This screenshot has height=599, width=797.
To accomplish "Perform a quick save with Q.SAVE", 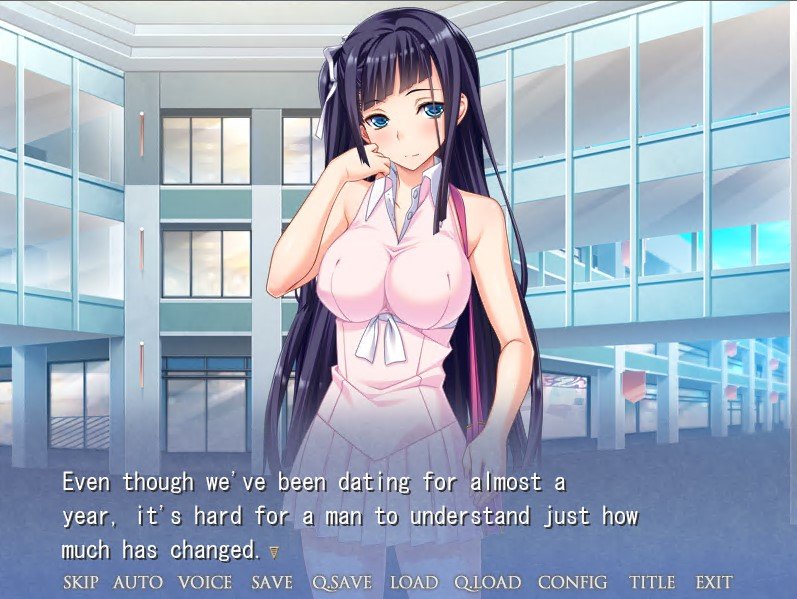I will tap(341, 582).
